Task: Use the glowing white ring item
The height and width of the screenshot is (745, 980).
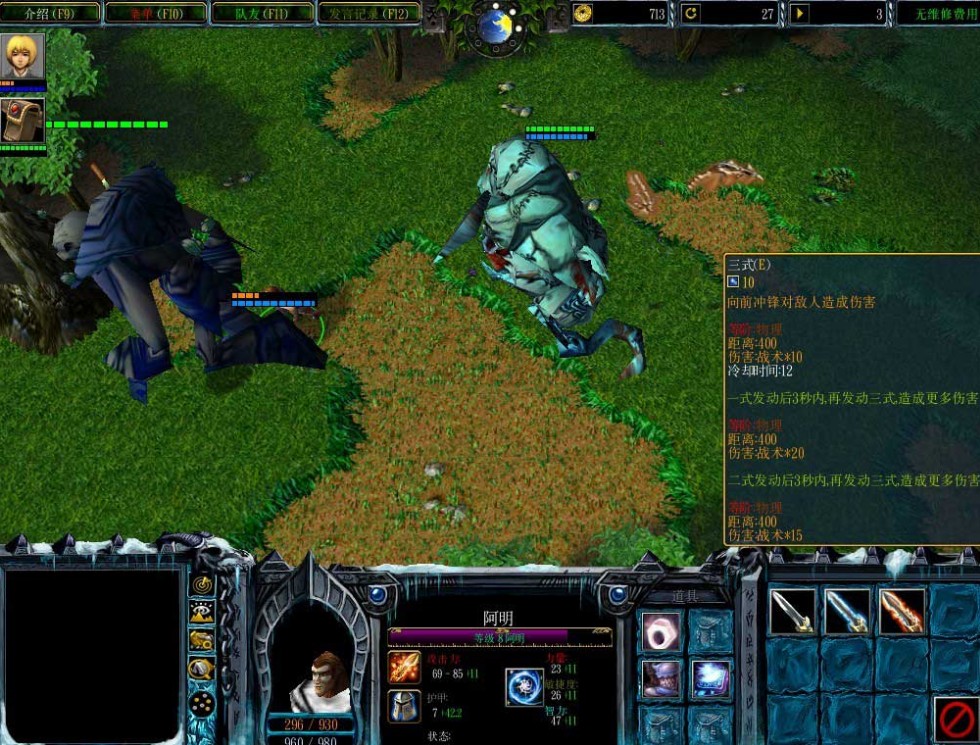Action: [x=661, y=632]
